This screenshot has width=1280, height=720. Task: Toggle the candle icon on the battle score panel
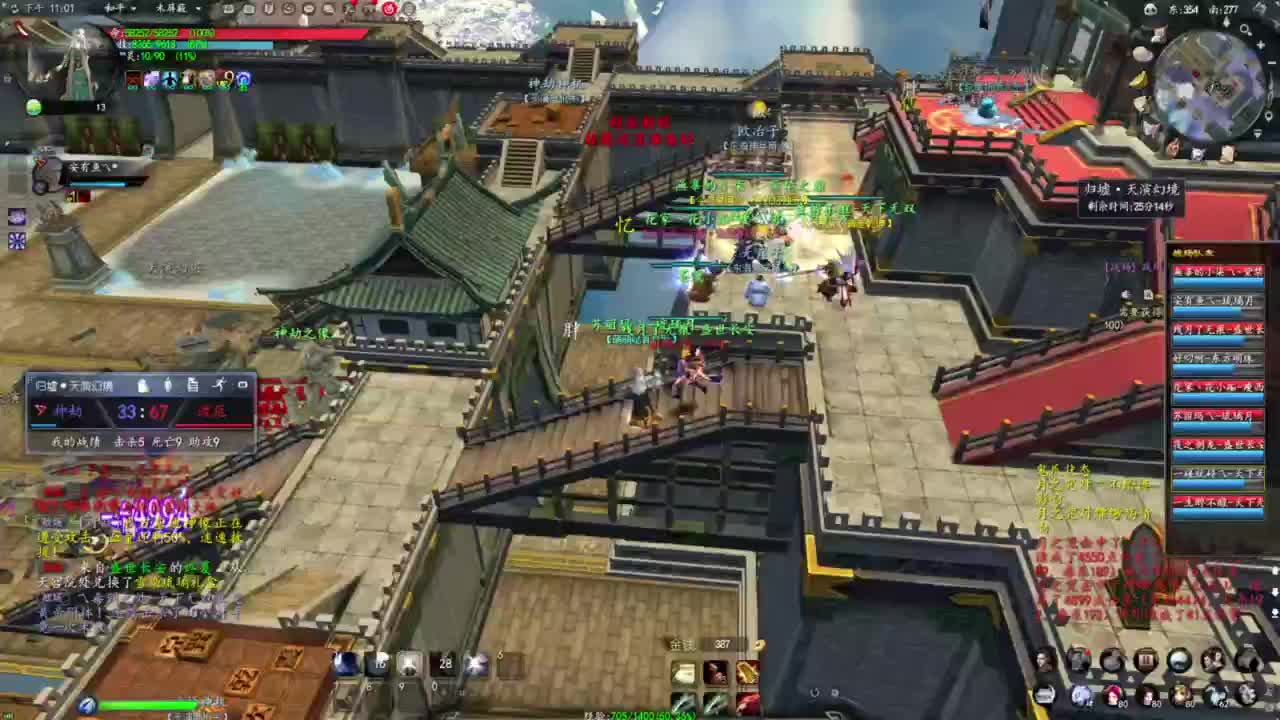[x=168, y=386]
